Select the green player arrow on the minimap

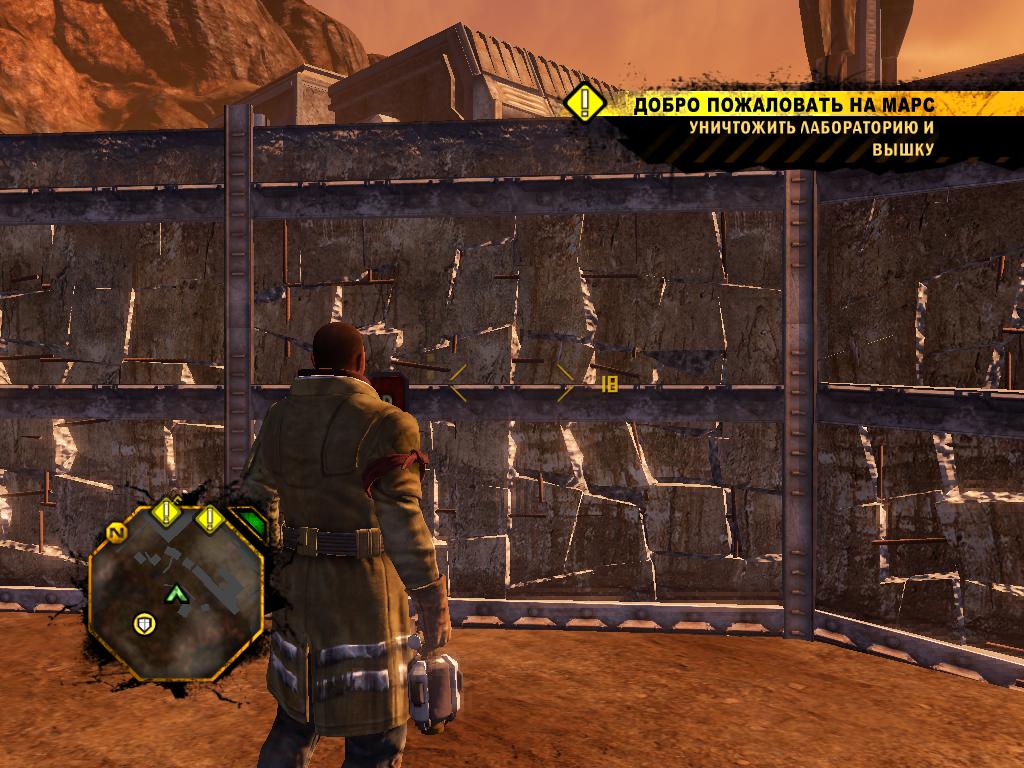pyautogui.click(x=177, y=594)
